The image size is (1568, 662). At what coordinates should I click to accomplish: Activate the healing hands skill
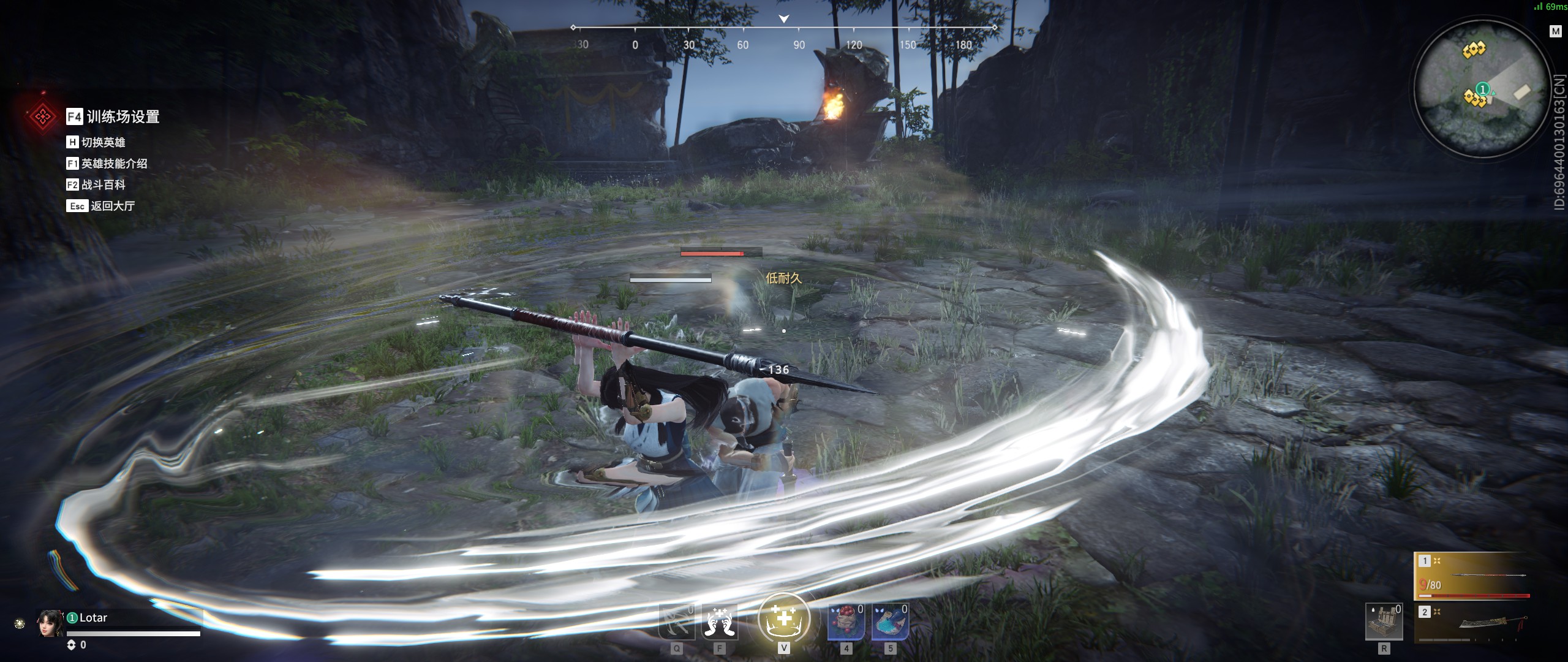coord(719,622)
